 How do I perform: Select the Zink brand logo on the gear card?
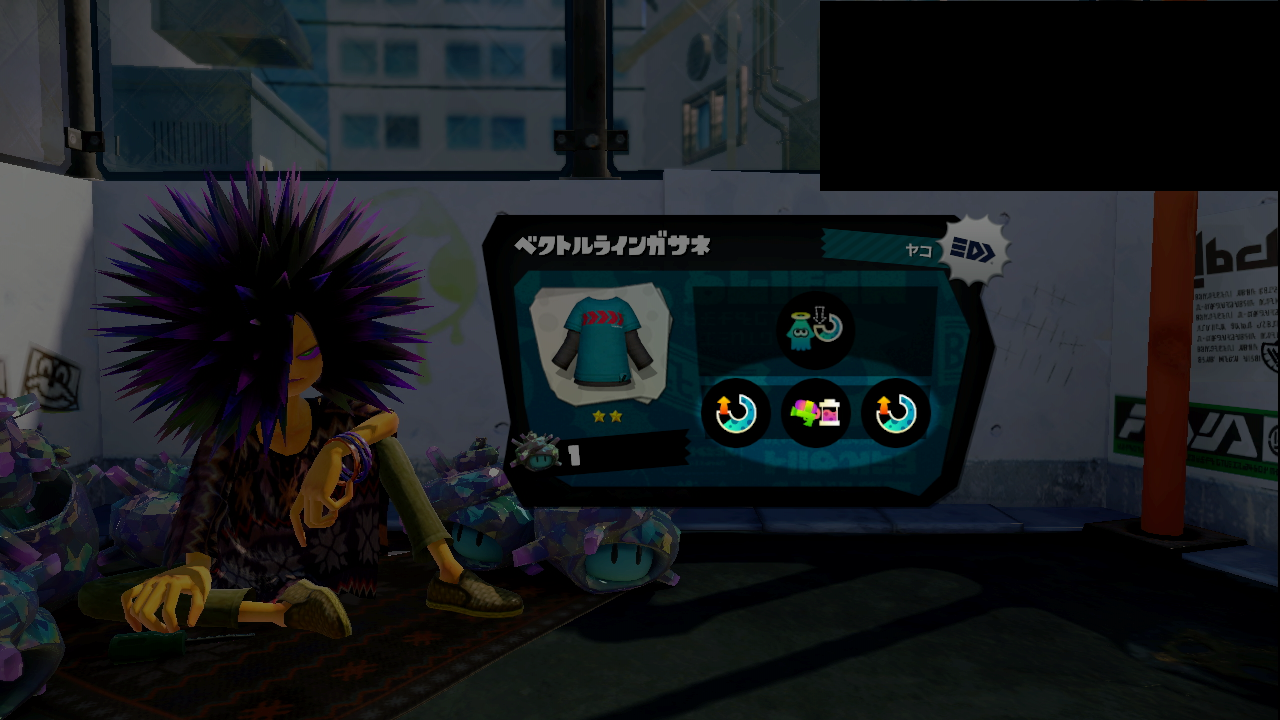975,250
